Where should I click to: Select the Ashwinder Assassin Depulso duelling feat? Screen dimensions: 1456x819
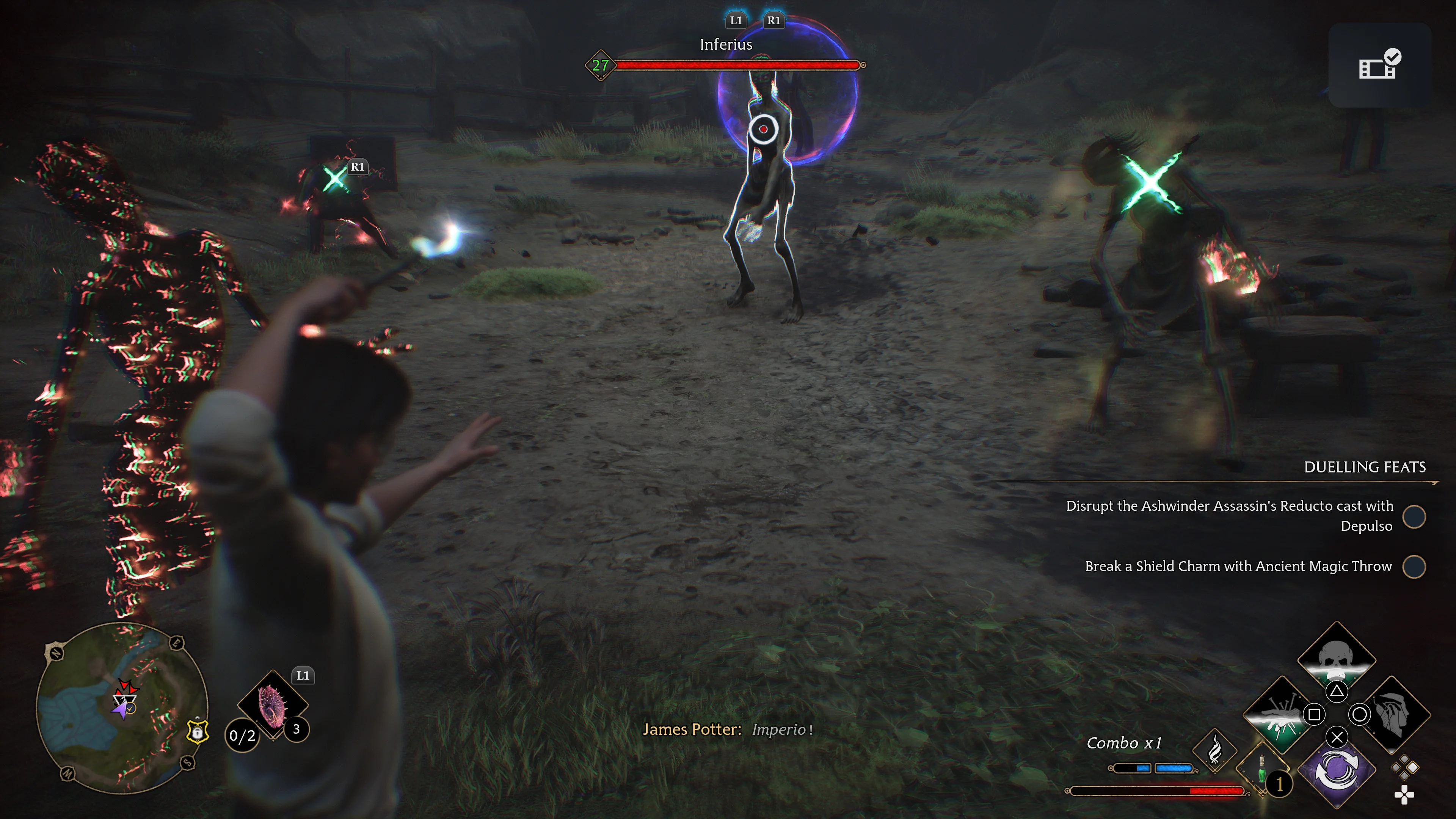tap(1229, 516)
